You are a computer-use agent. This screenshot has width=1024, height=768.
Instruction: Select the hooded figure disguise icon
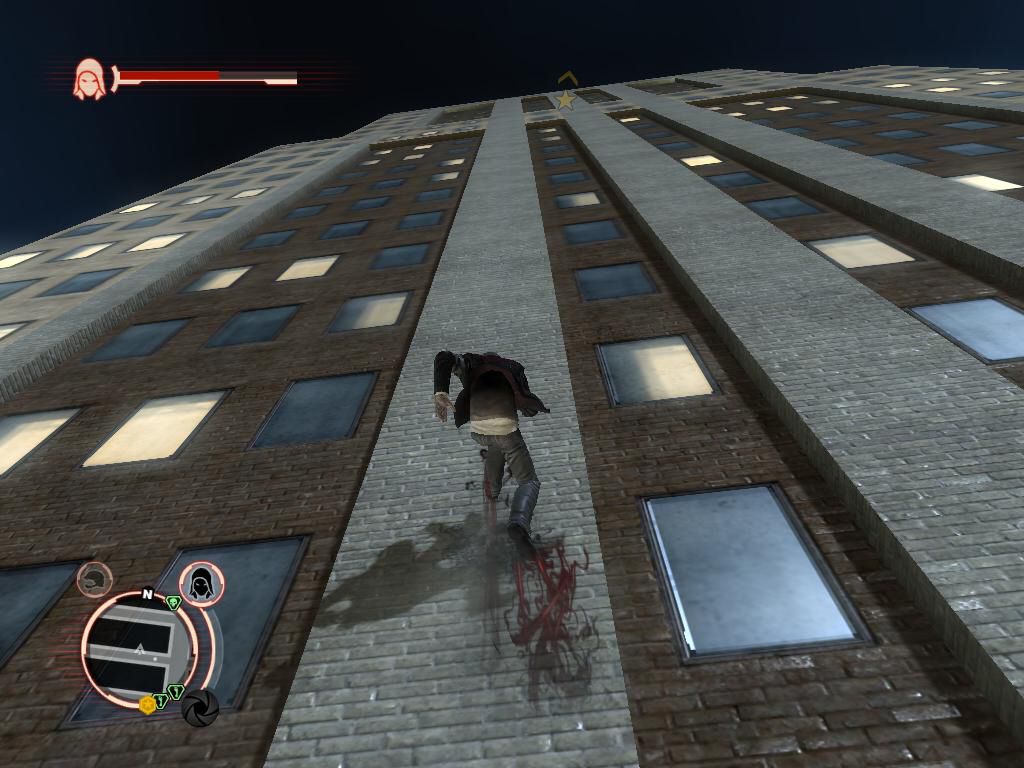coord(202,583)
